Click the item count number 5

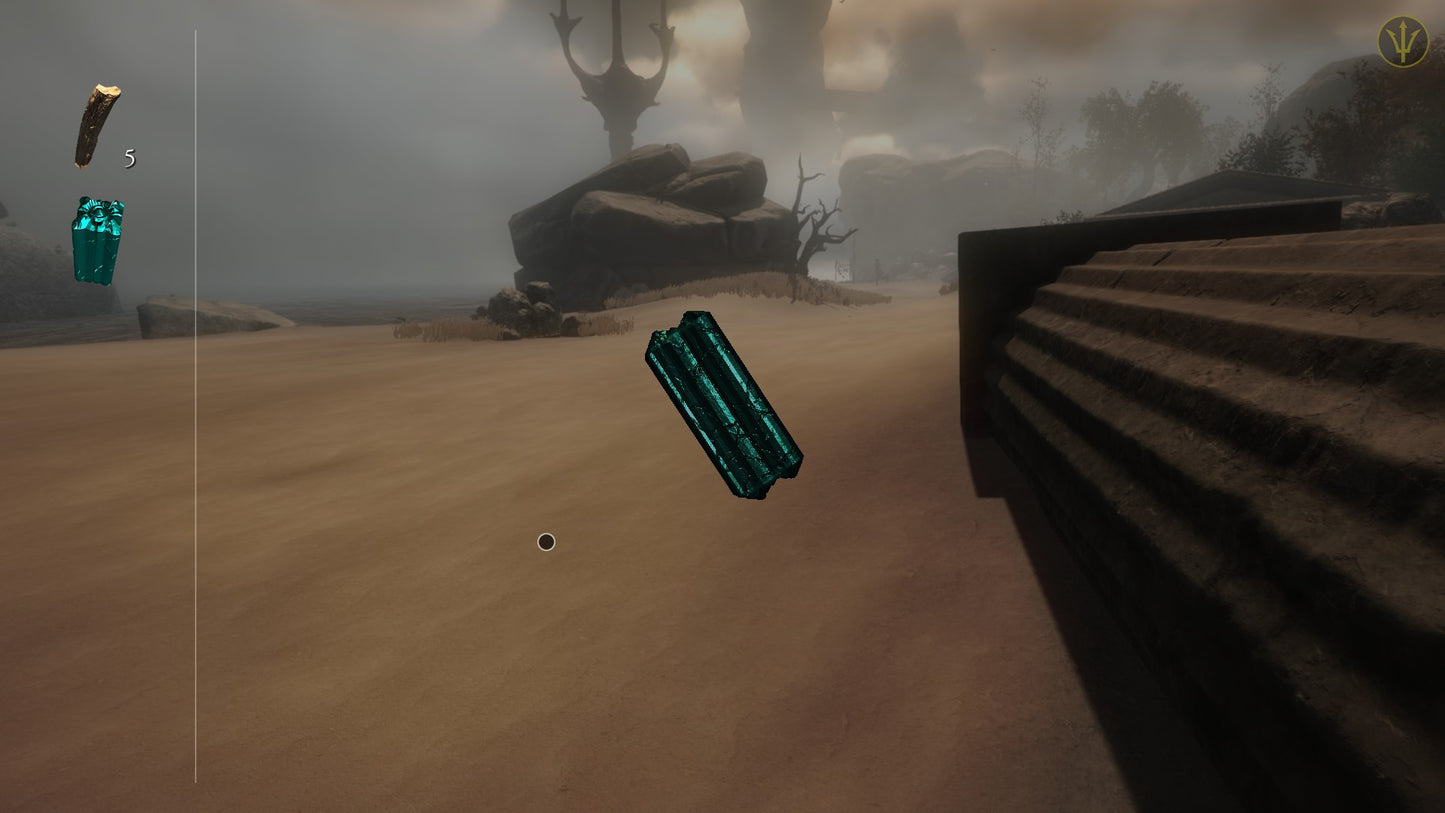(128, 158)
